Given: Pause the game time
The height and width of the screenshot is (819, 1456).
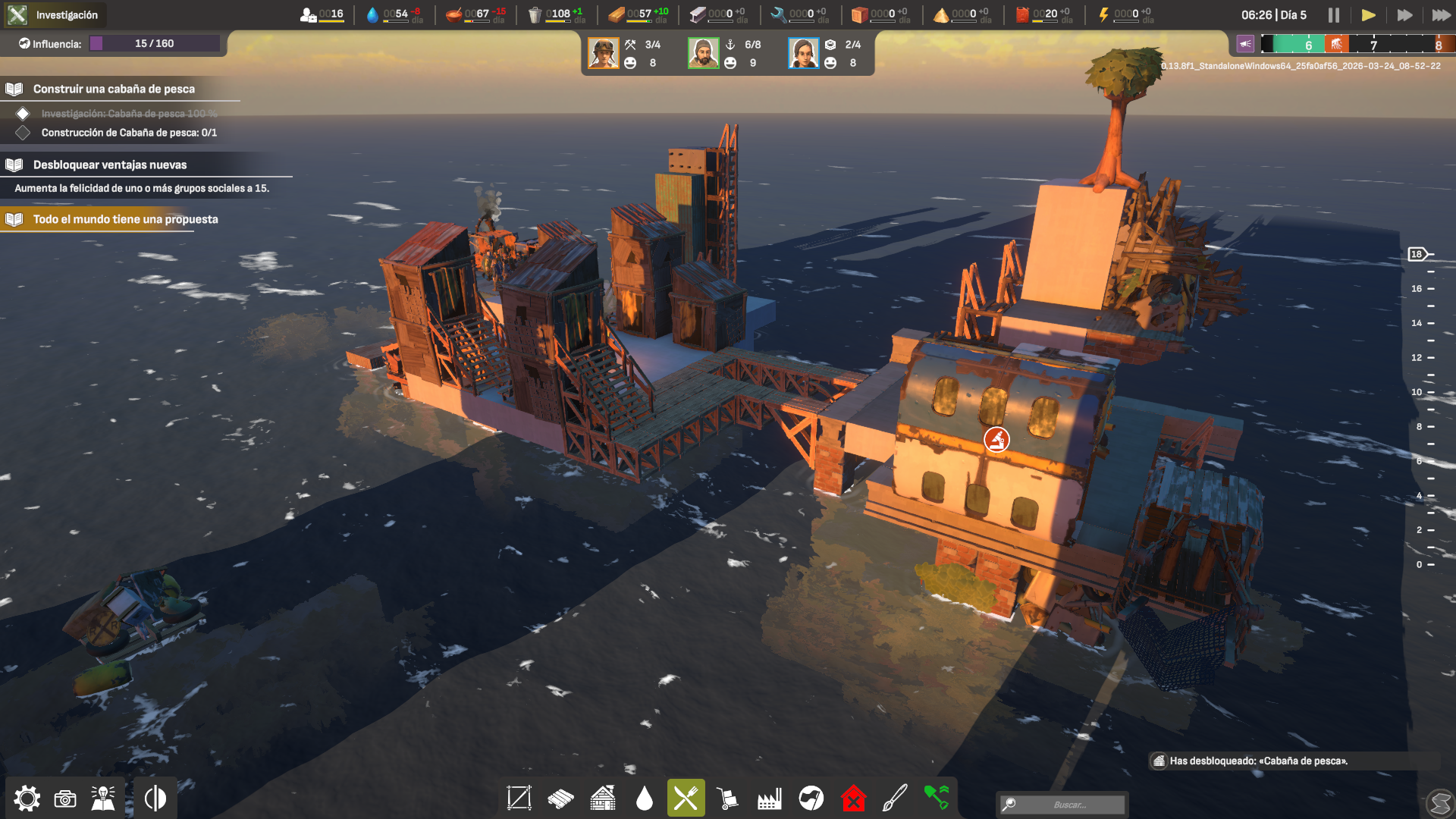Looking at the screenshot, I should 1333,15.
